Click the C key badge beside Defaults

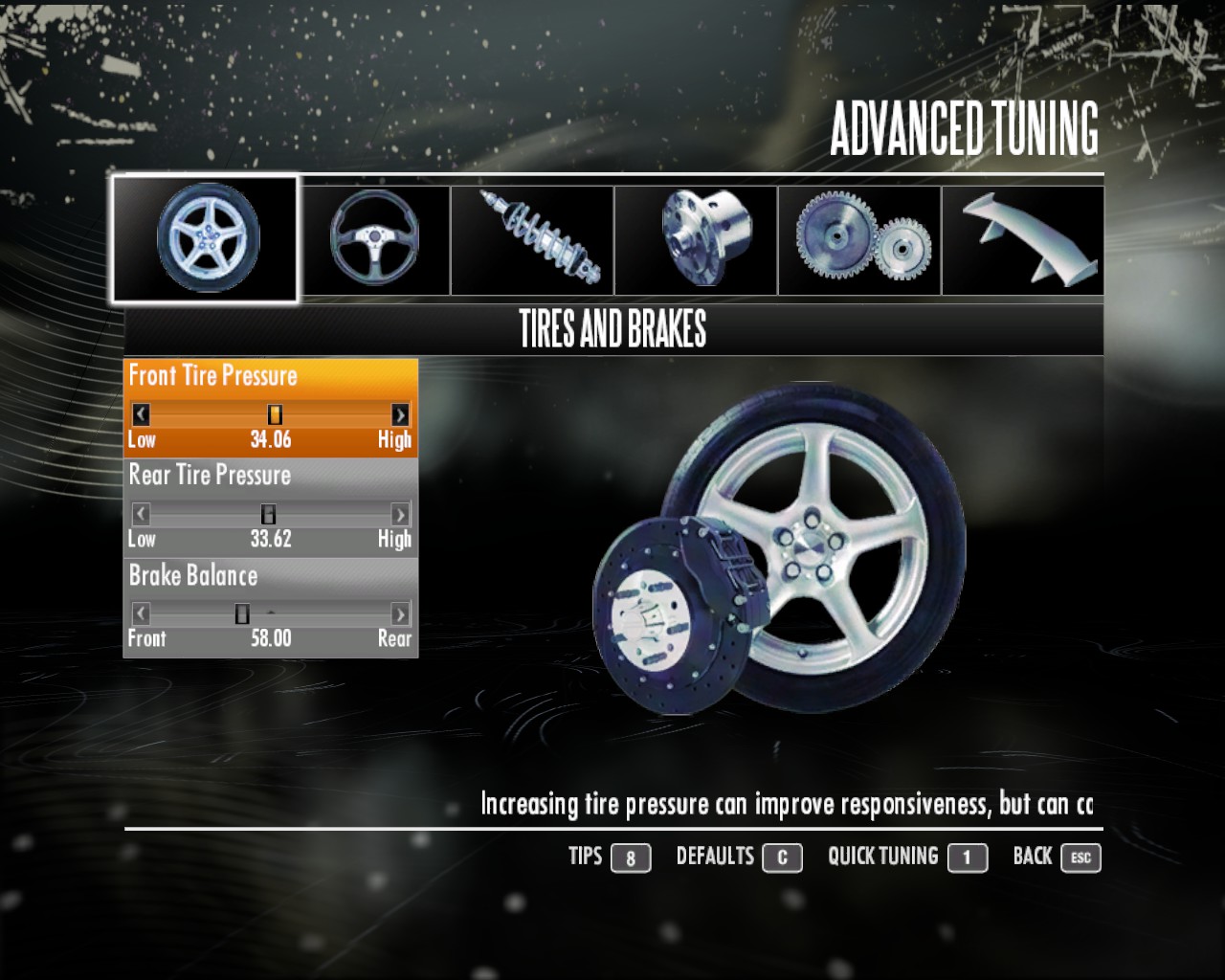[x=780, y=858]
